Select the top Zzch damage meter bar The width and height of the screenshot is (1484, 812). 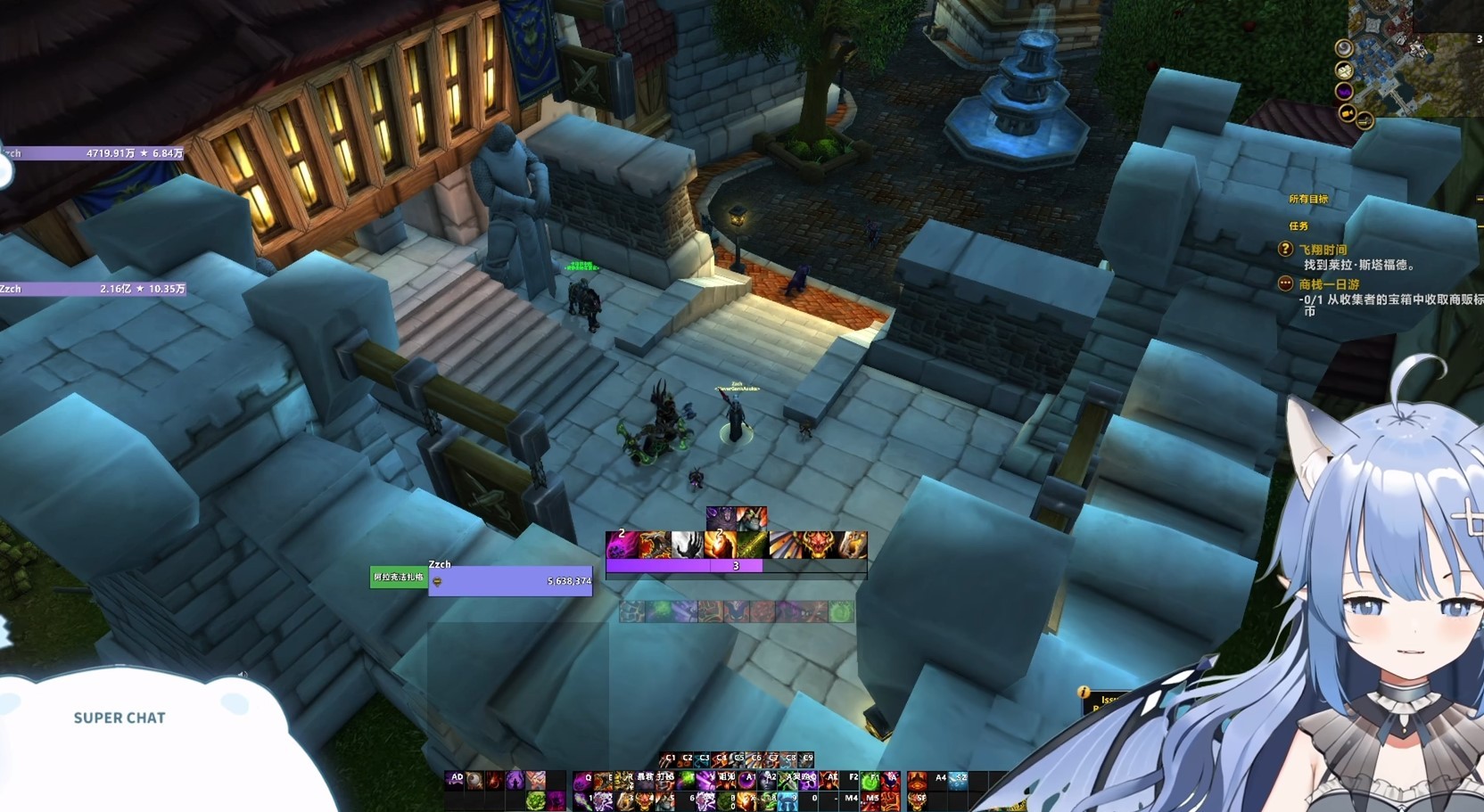(x=94, y=153)
